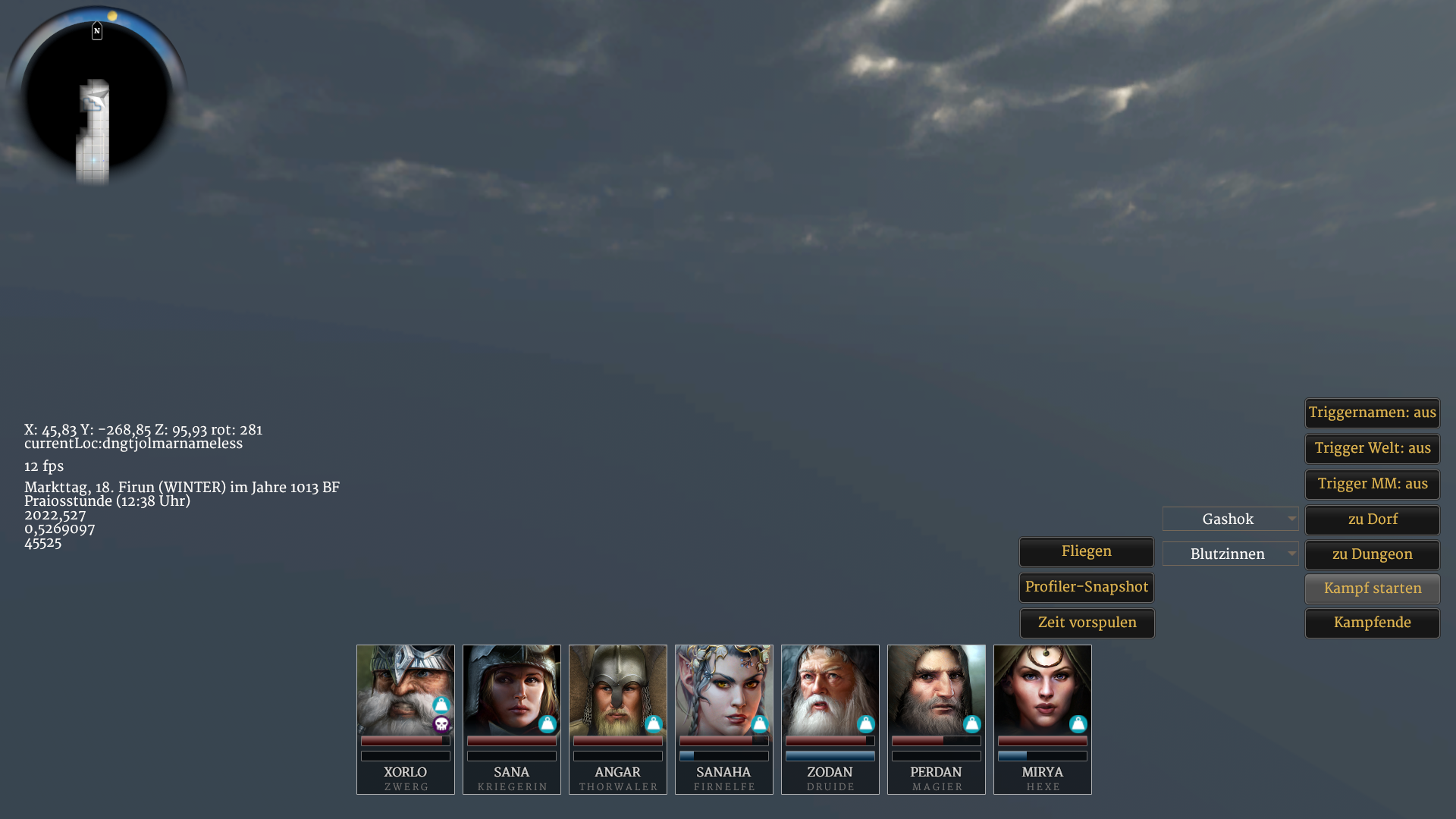Select Sana the warrior portrait

[512, 690]
